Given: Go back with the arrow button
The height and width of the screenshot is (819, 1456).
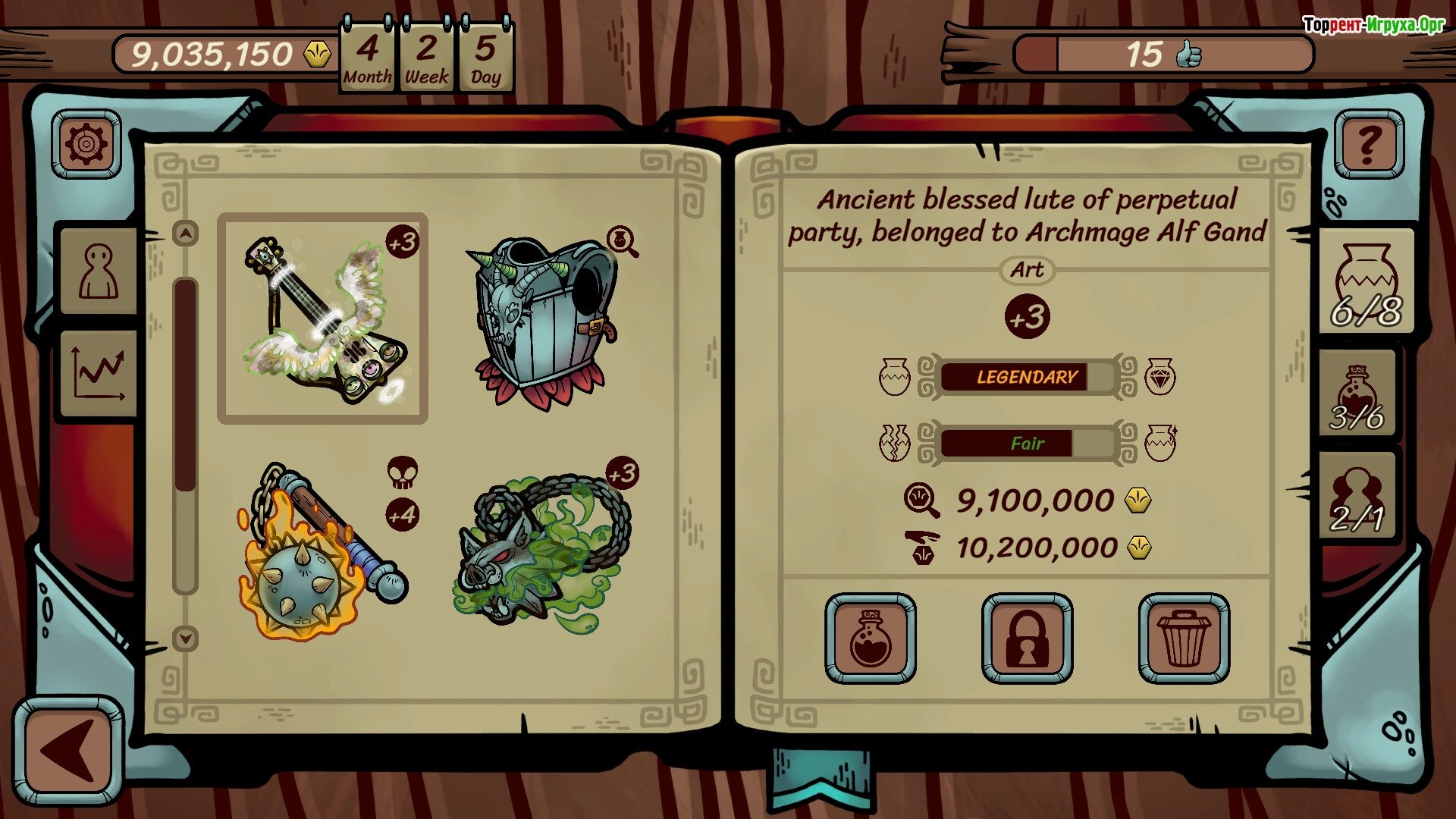Looking at the screenshot, I should pyautogui.click(x=68, y=751).
